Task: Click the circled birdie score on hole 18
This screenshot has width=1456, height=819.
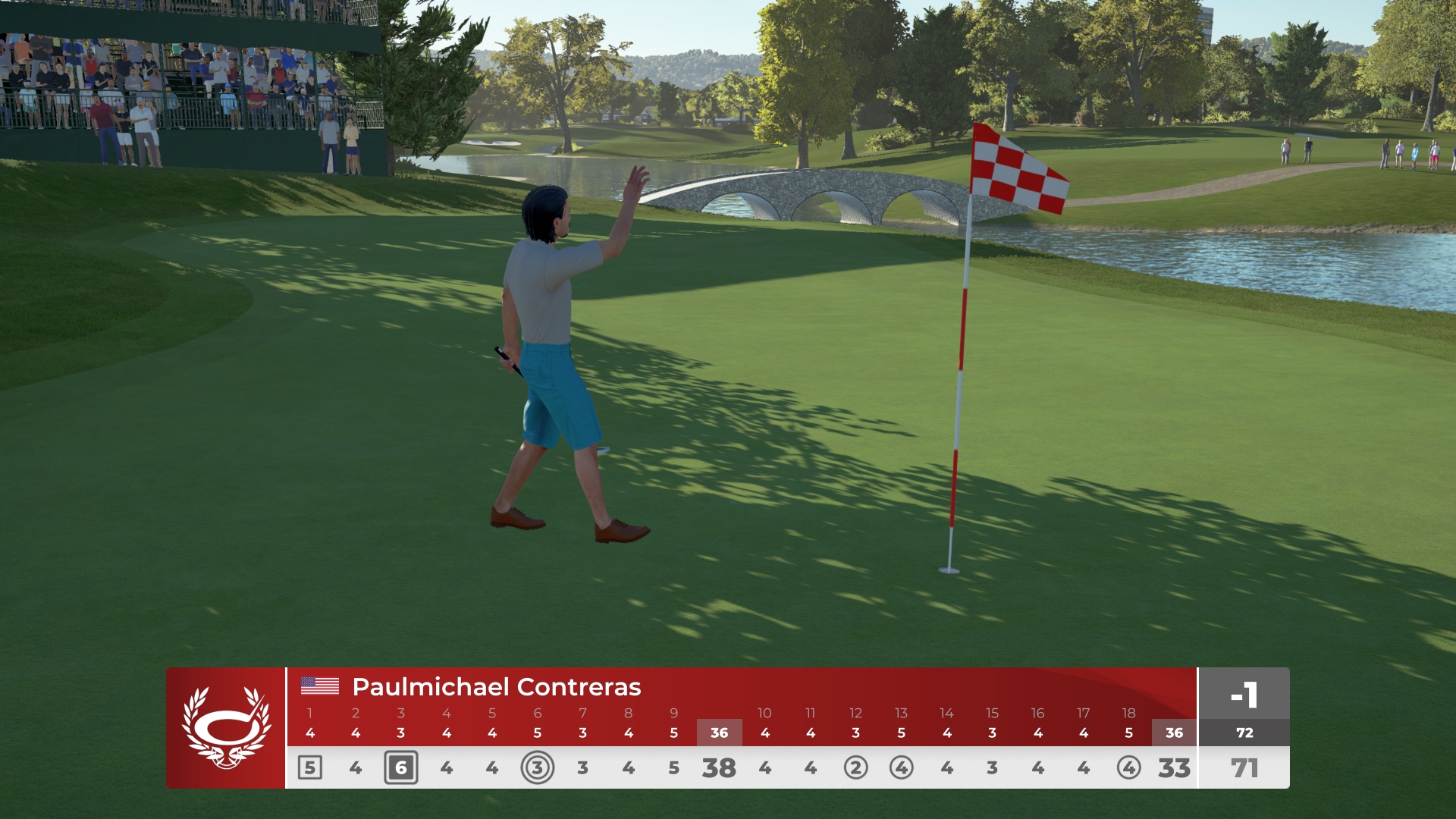Action: [1128, 767]
